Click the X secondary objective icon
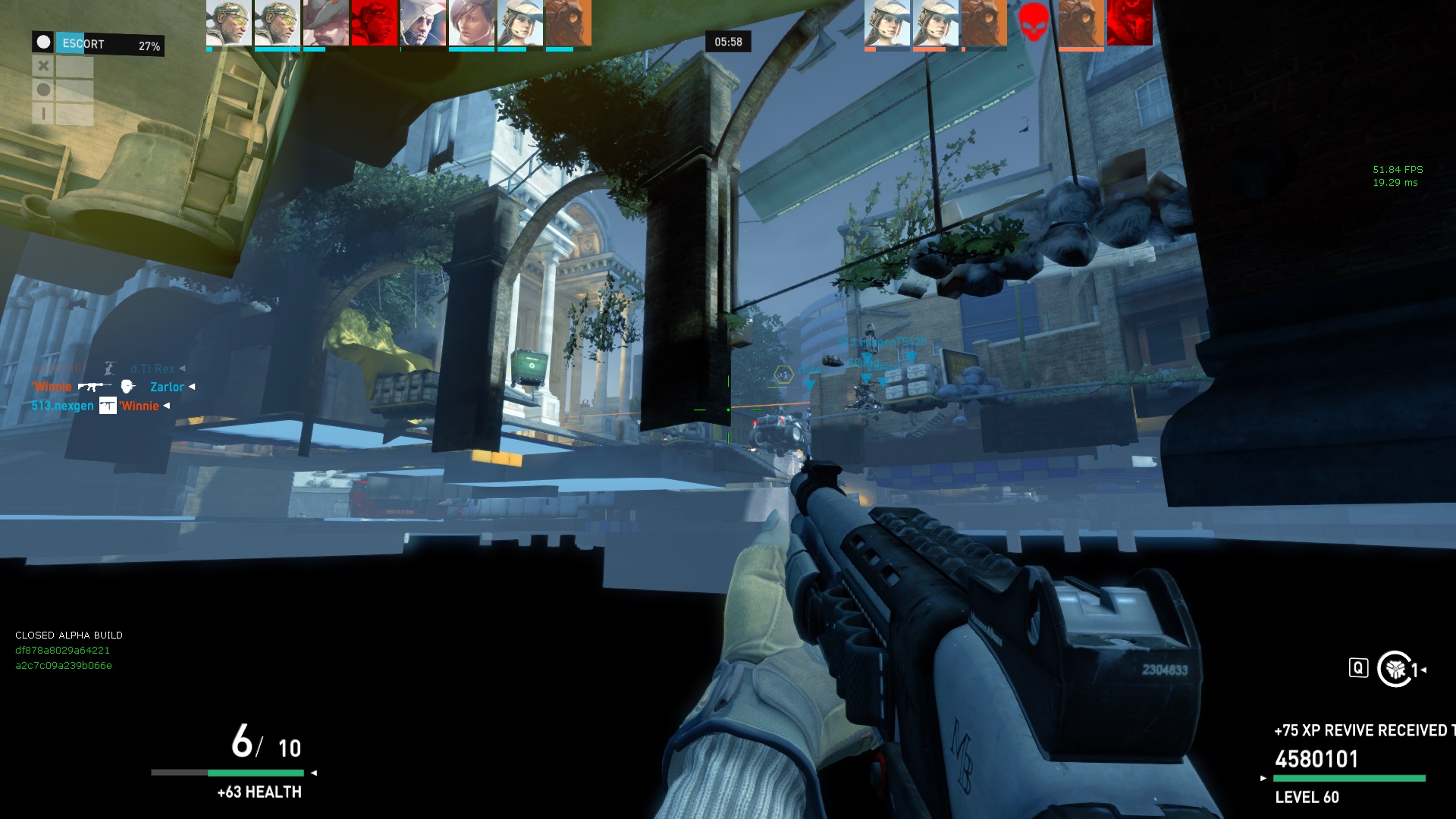 [x=43, y=67]
